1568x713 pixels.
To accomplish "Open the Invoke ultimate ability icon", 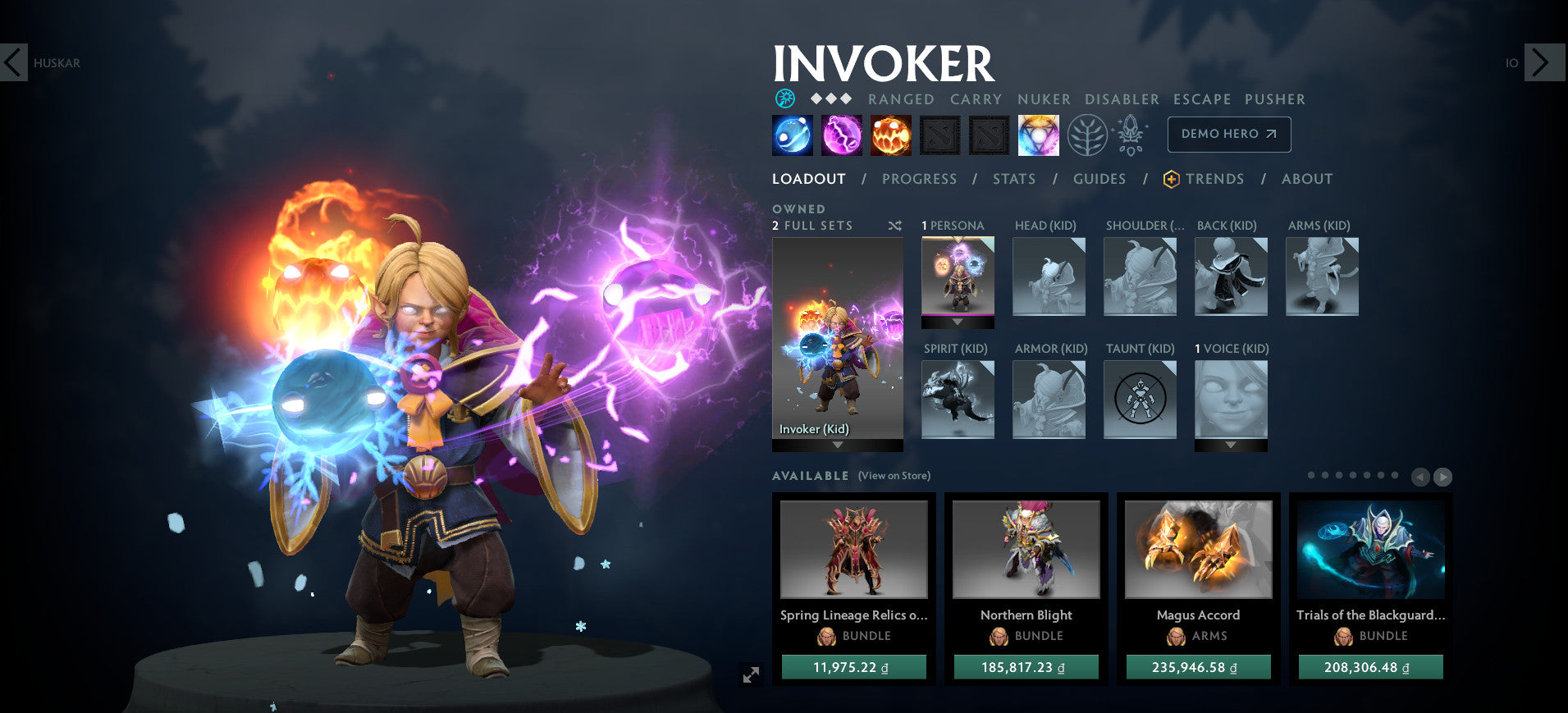I will [1038, 135].
